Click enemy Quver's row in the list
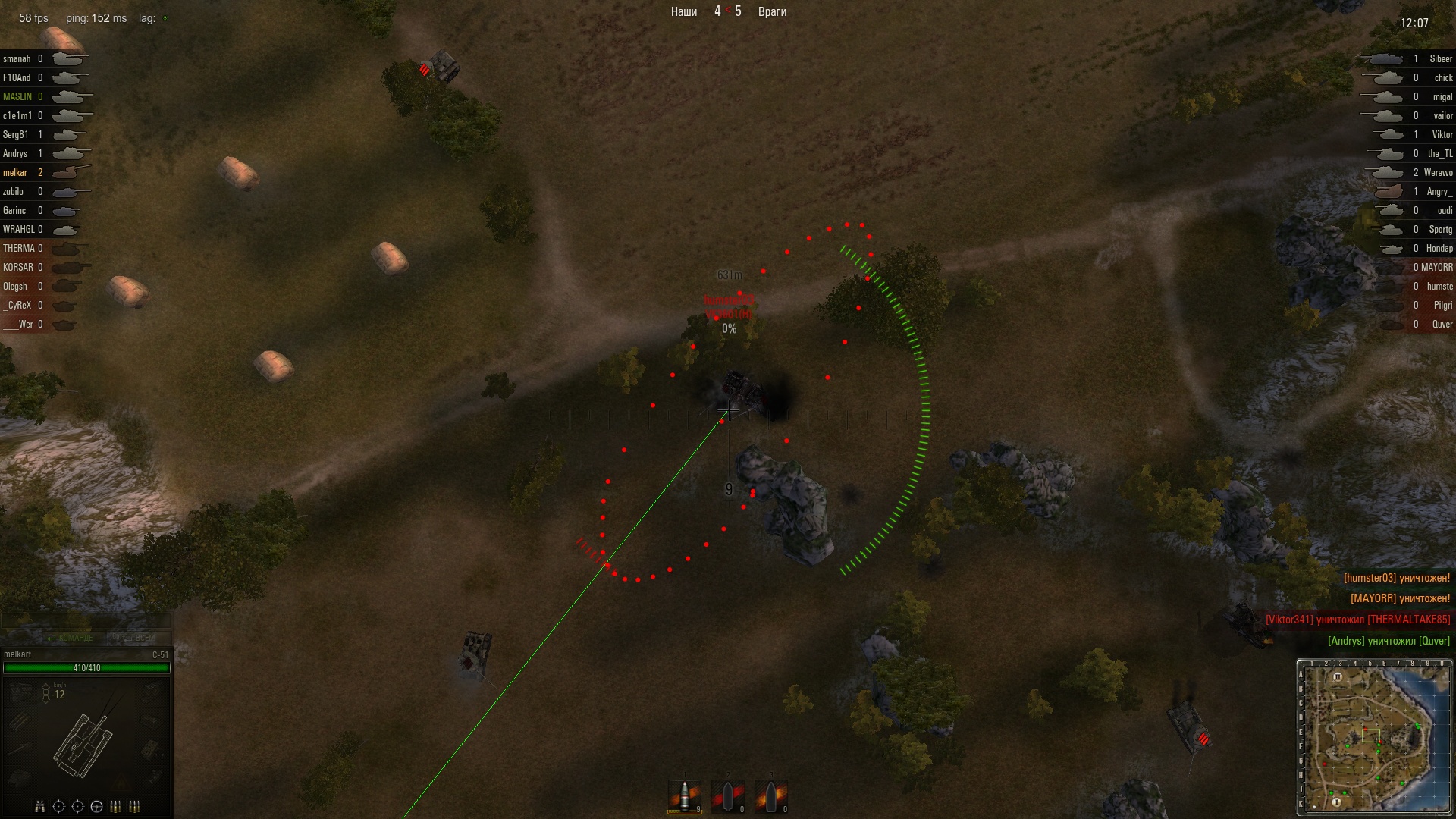Screen dimensions: 1456x819 (x=1442, y=325)
